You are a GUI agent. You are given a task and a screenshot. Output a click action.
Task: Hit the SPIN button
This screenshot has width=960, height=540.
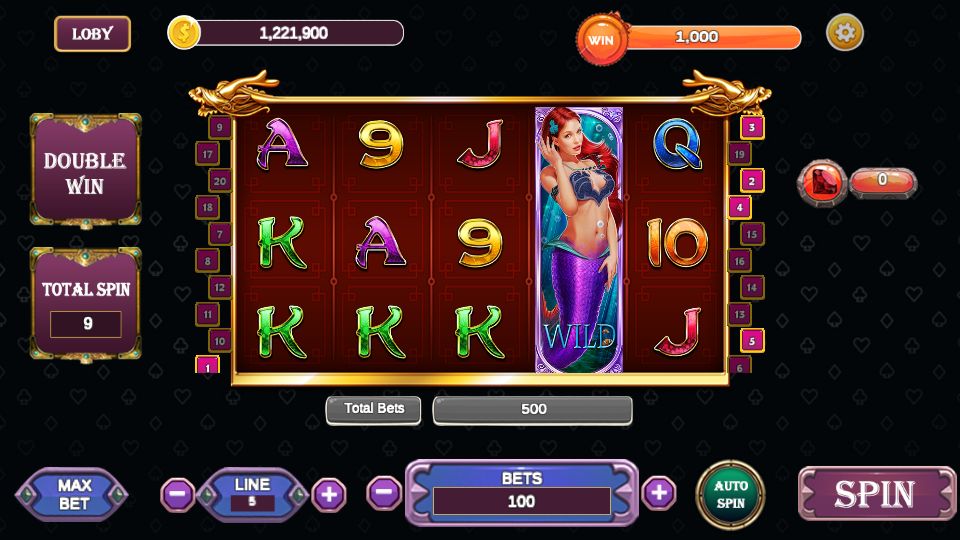(x=875, y=494)
